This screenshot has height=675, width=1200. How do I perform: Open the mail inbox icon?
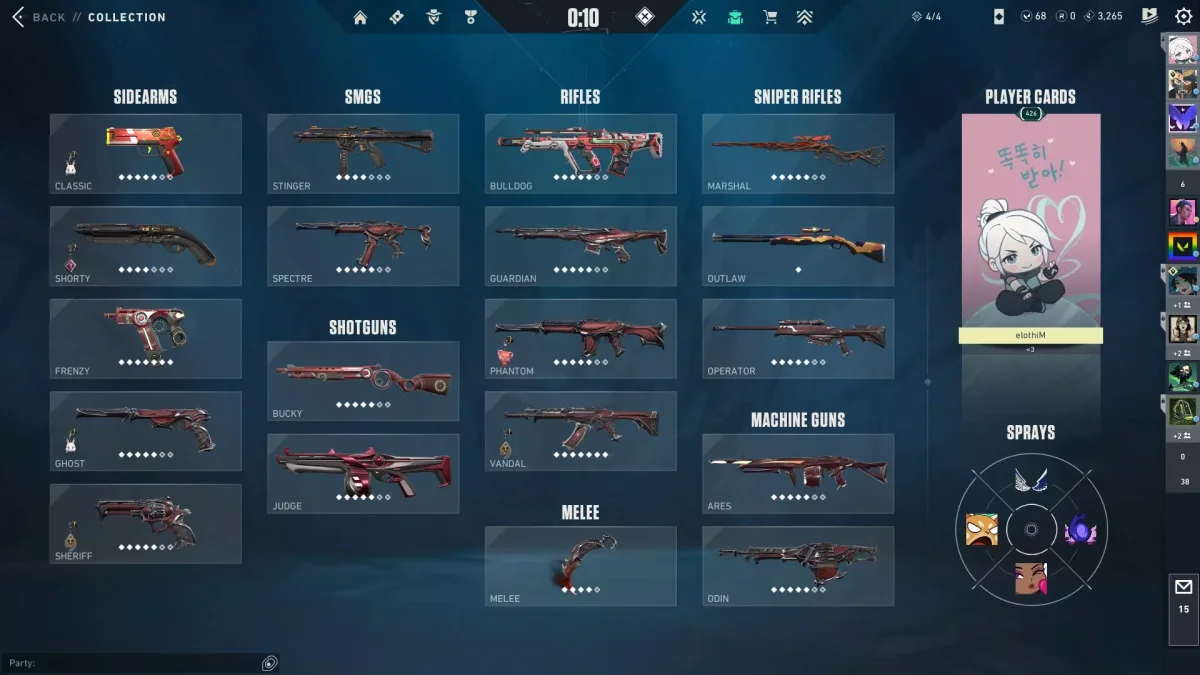1184,595
